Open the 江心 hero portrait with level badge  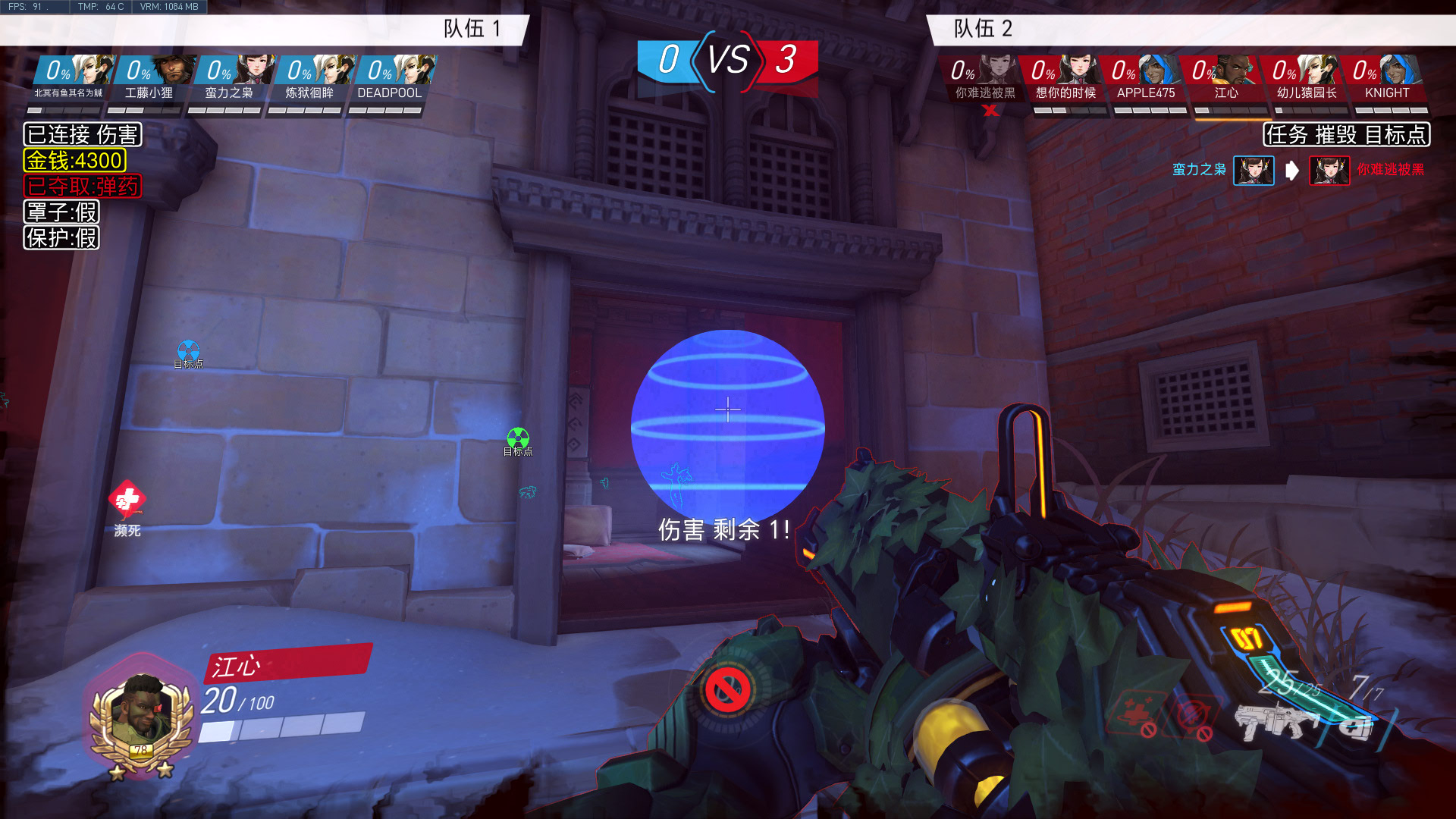pyautogui.click(x=140, y=717)
